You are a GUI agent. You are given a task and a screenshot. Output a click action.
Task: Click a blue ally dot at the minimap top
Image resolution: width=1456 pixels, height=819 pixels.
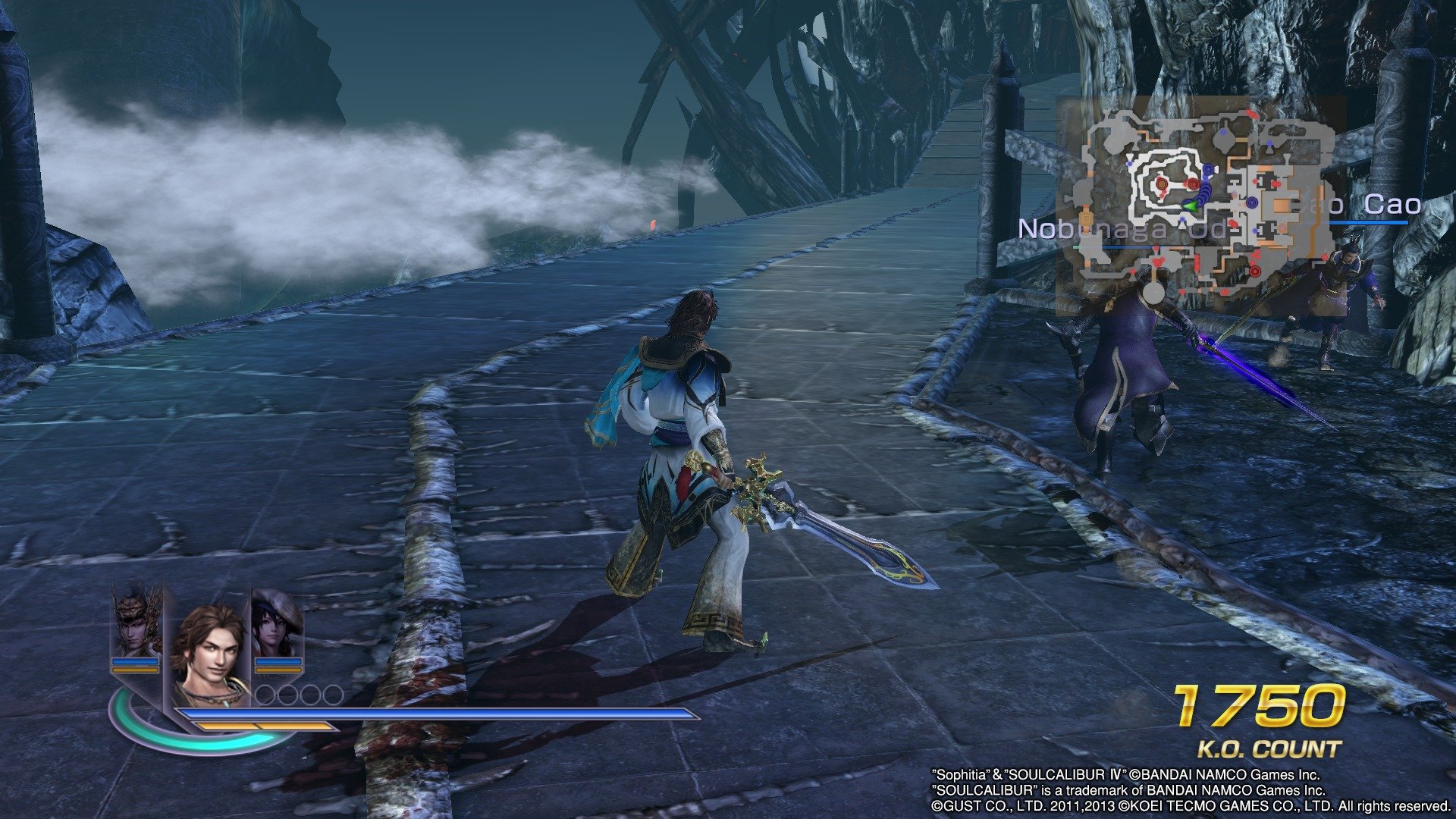1223,132
